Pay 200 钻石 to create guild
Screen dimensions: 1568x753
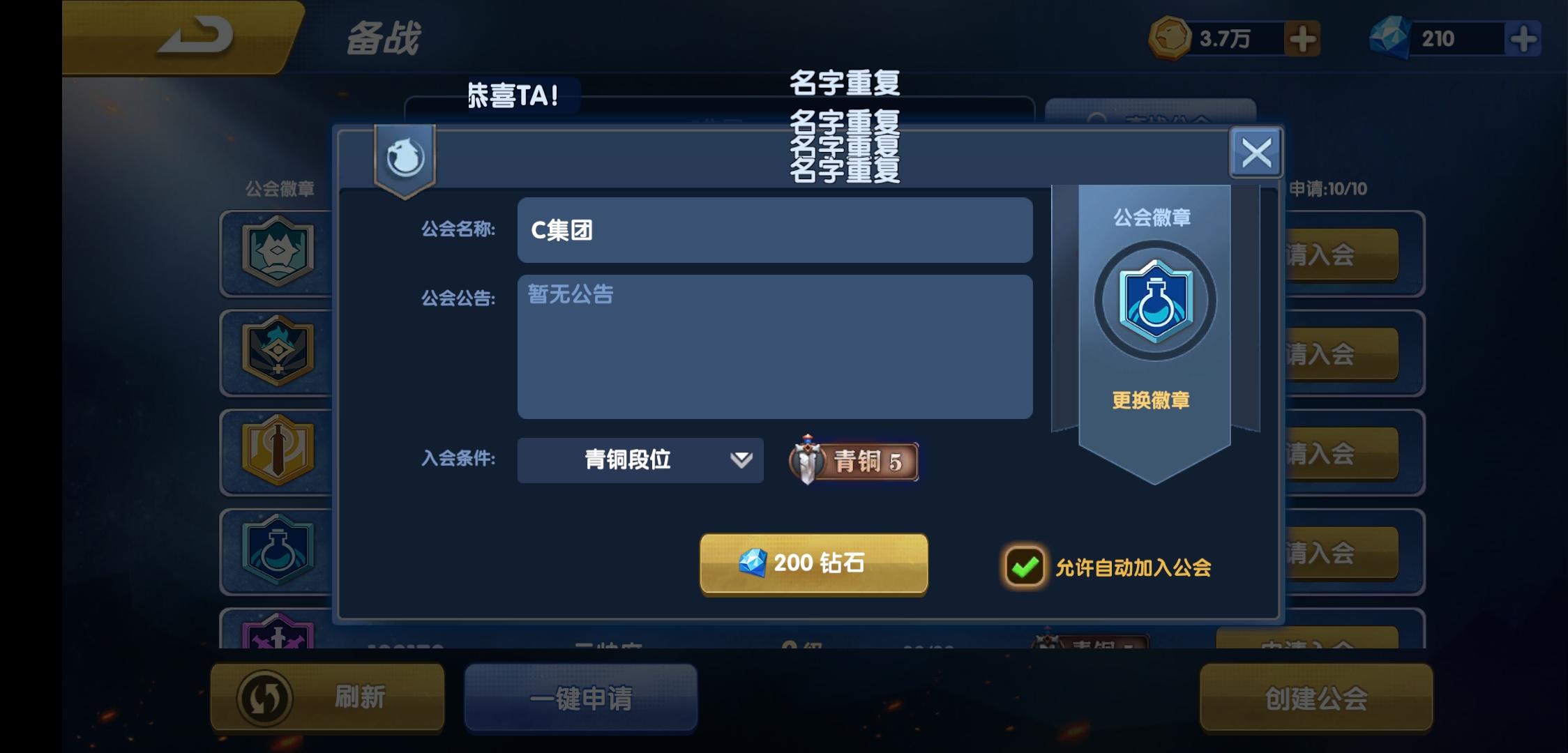(813, 565)
